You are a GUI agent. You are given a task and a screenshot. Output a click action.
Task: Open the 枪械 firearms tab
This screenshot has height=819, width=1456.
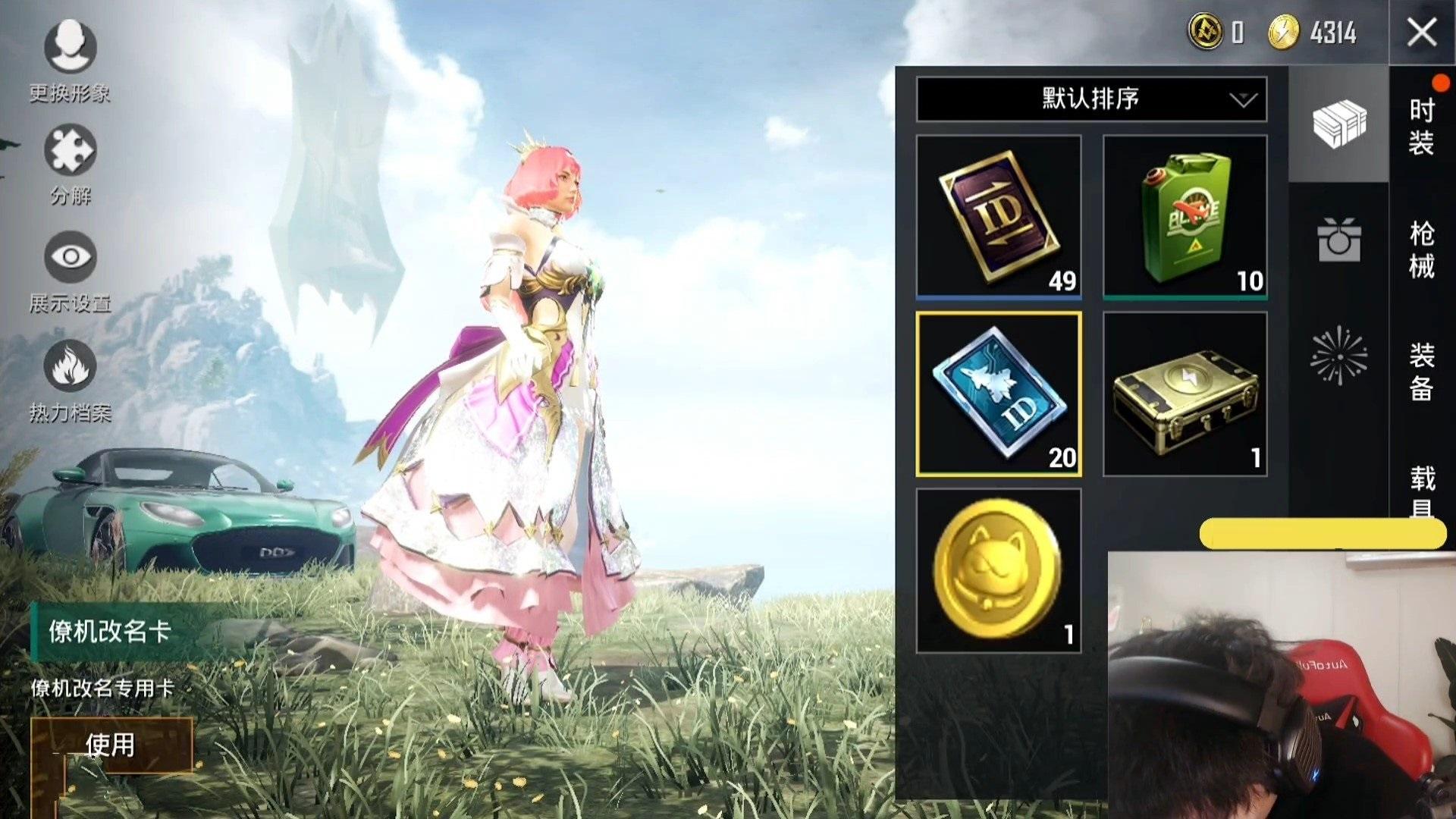[x=1422, y=249]
